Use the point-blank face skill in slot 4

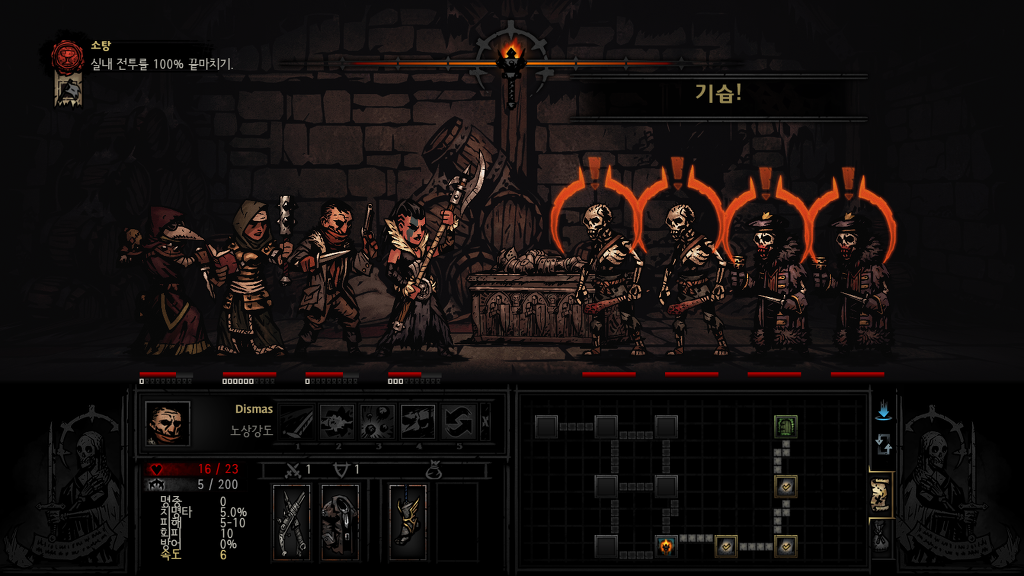[x=417, y=423]
